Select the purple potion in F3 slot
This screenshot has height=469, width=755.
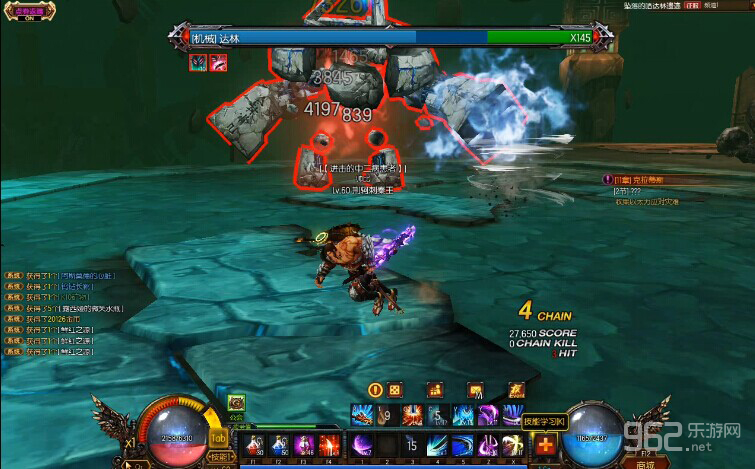pyautogui.click(x=304, y=446)
